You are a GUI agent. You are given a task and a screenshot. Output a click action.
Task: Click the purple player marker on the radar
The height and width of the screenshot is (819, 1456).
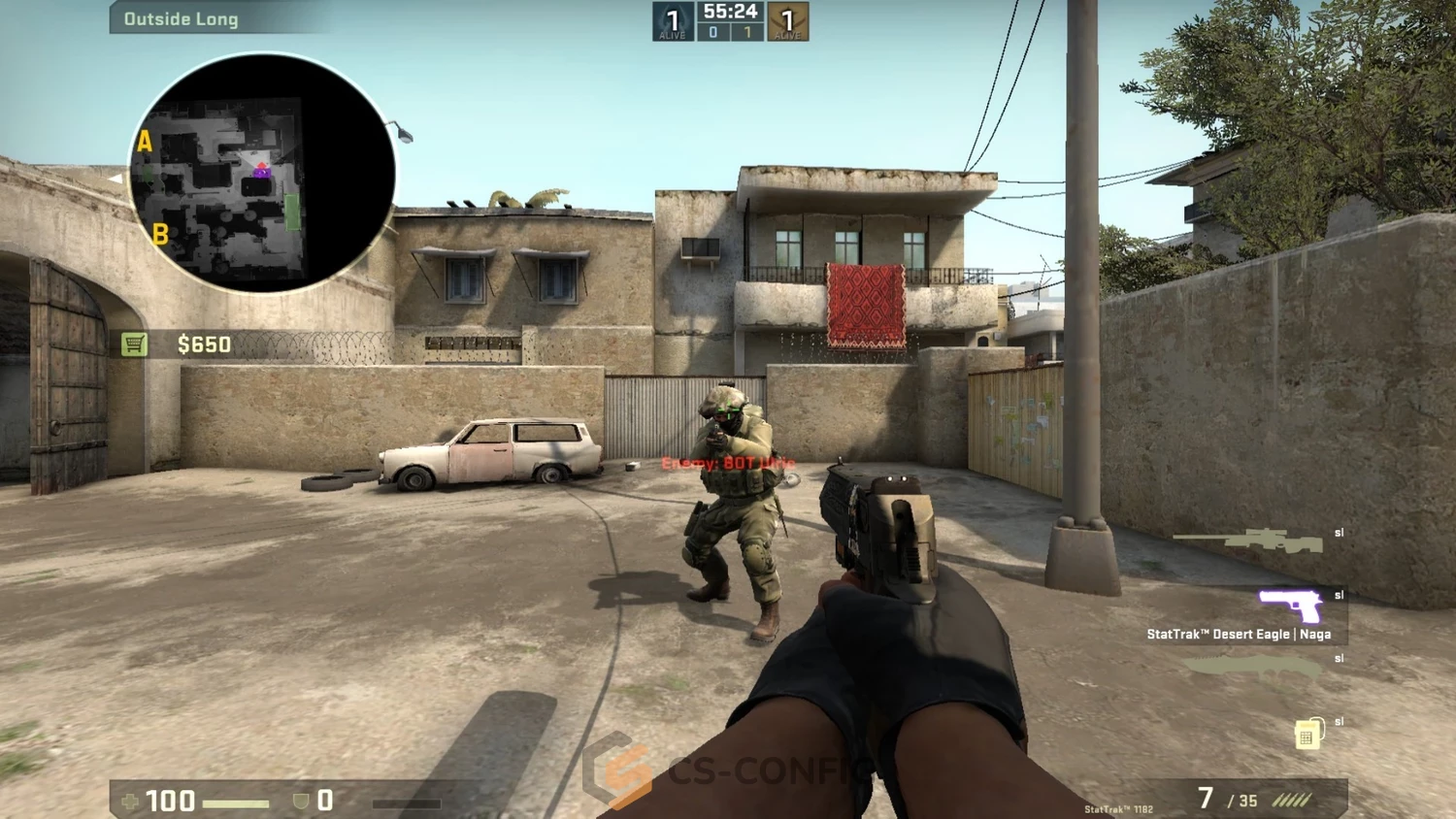pyautogui.click(x=260, y=173)
